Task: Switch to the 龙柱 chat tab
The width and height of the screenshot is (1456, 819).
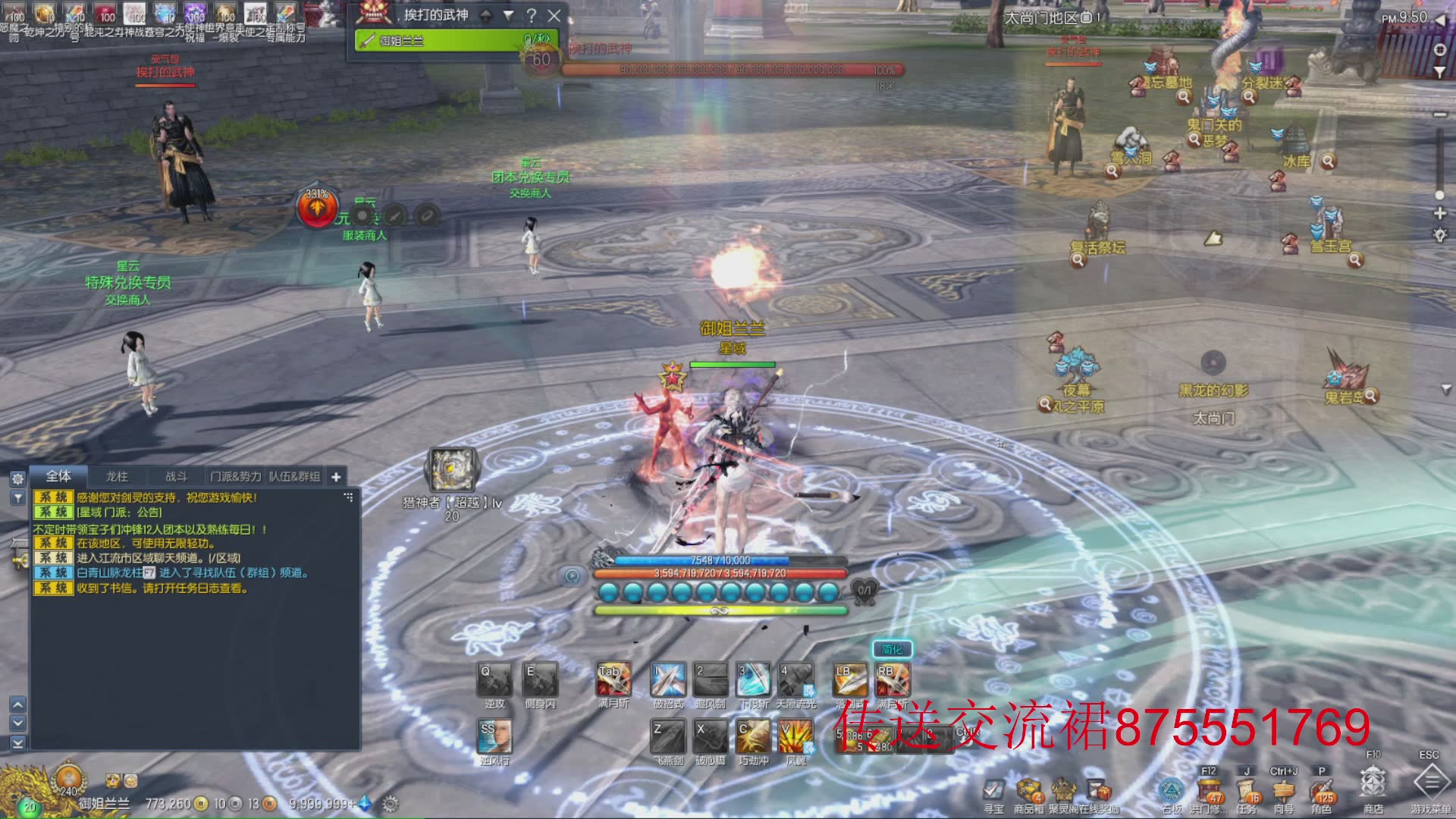Action: (117, 476)
